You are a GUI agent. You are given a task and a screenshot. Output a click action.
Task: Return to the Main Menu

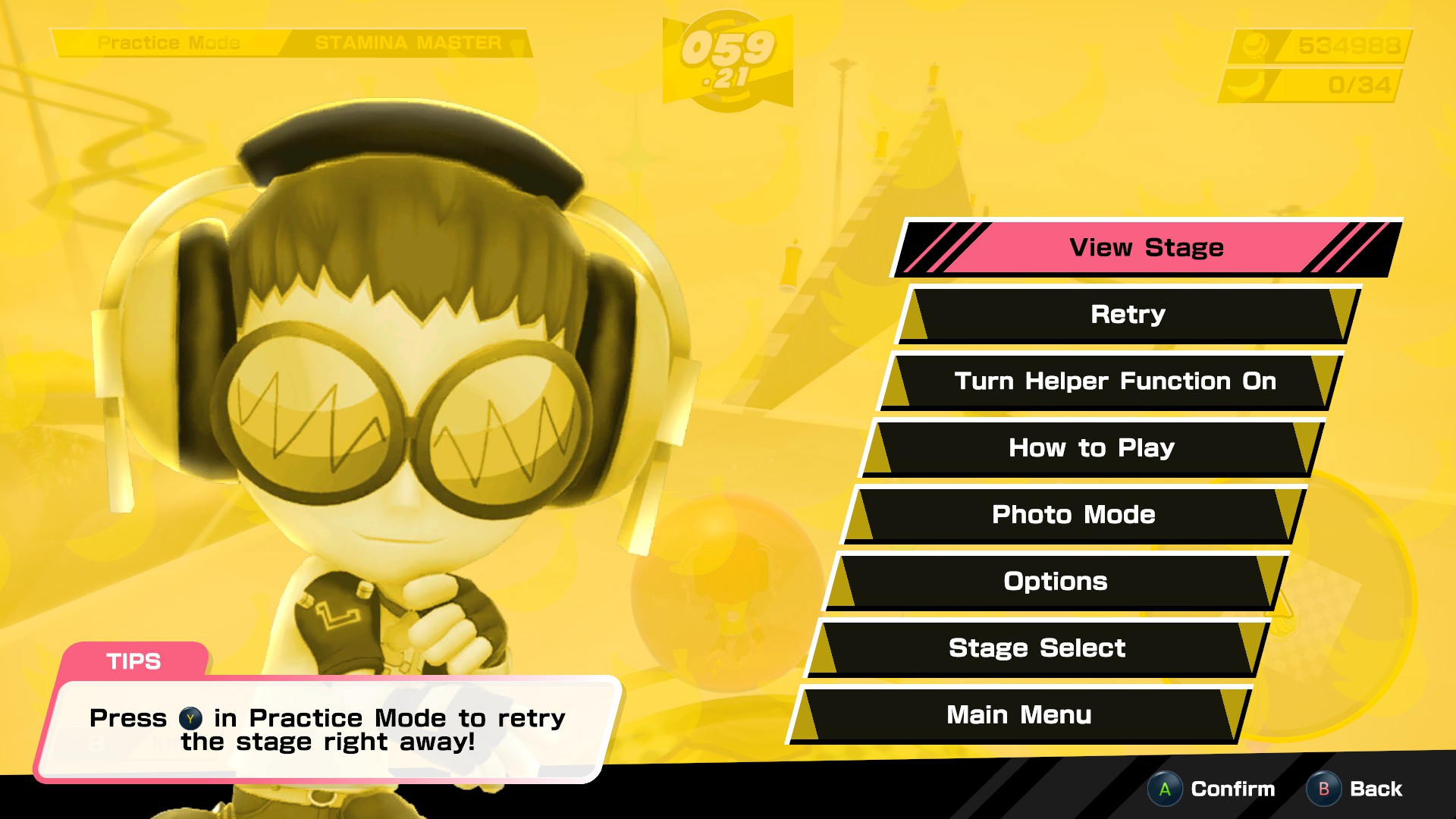point(1020,714)
